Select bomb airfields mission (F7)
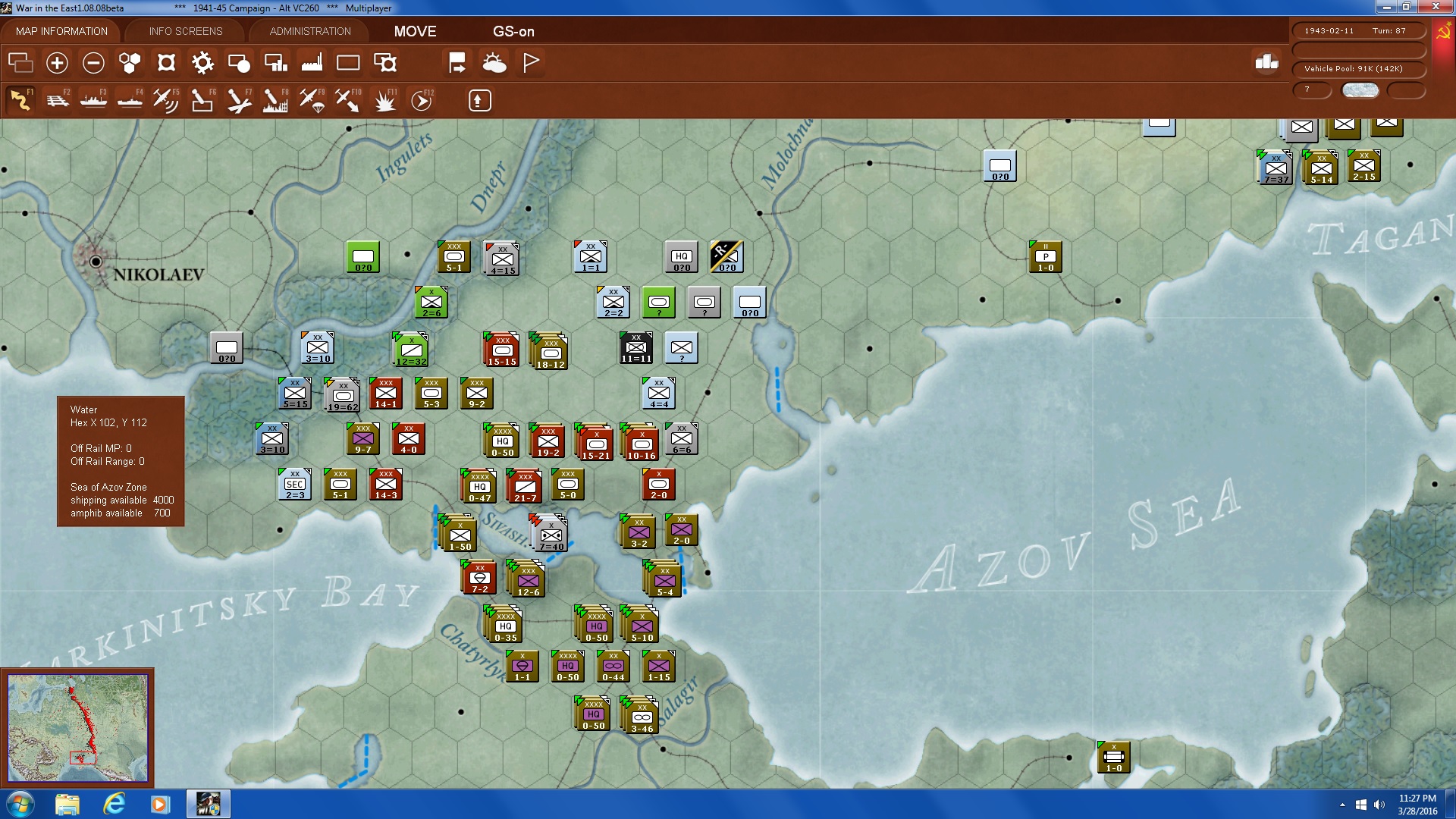Viewport: 1456px width, 819px height. click(239, 99)
